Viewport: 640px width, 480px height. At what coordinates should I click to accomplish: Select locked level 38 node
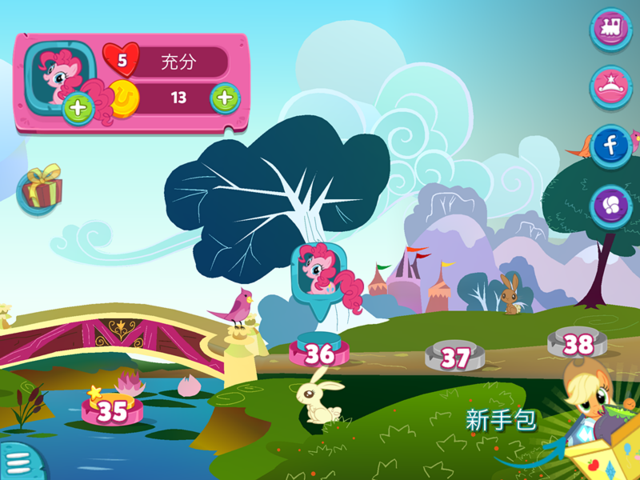578,344
